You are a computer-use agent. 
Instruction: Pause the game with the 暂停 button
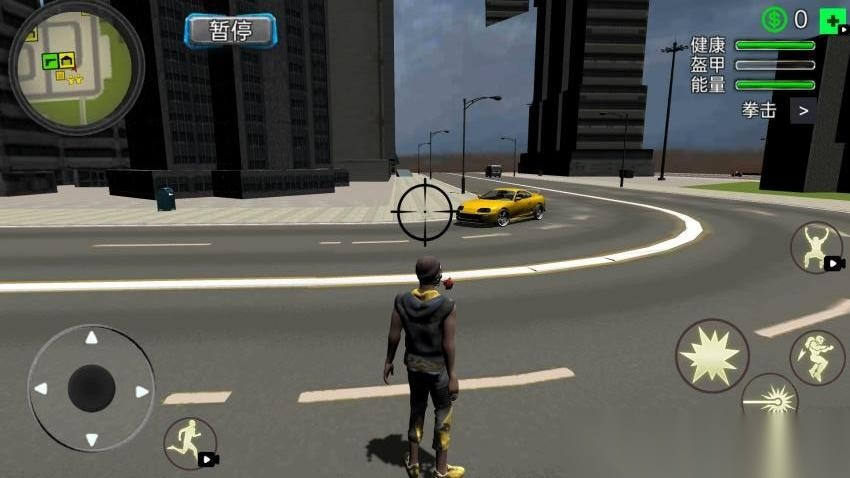click(230, 30)
